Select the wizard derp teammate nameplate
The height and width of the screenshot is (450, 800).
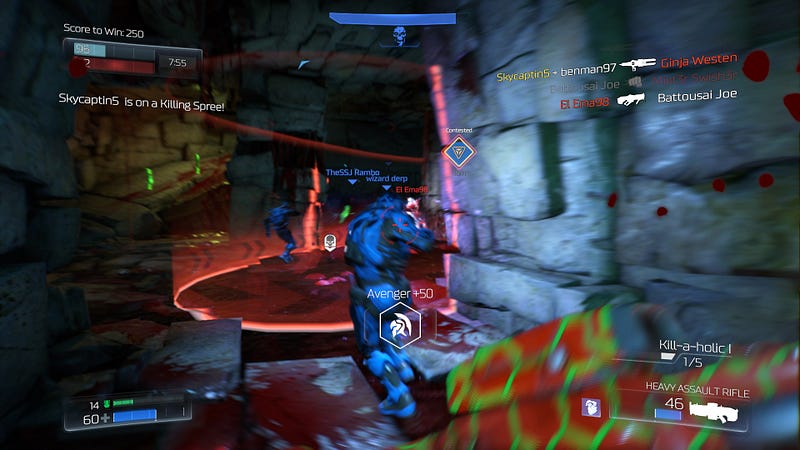click(384, 179)
